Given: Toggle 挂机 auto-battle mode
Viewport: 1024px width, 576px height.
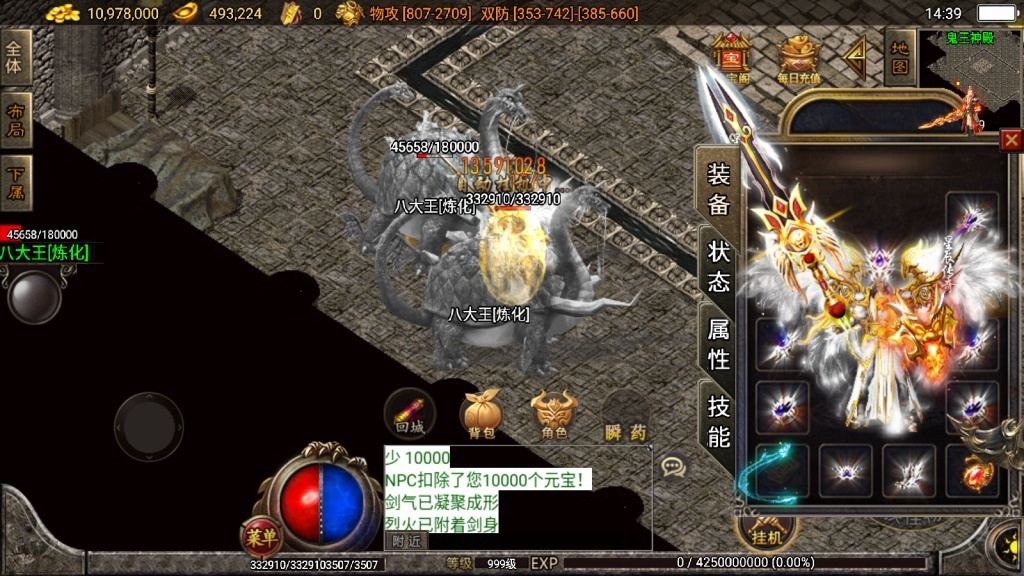Looking at the screenshot, I should [768, 528].
